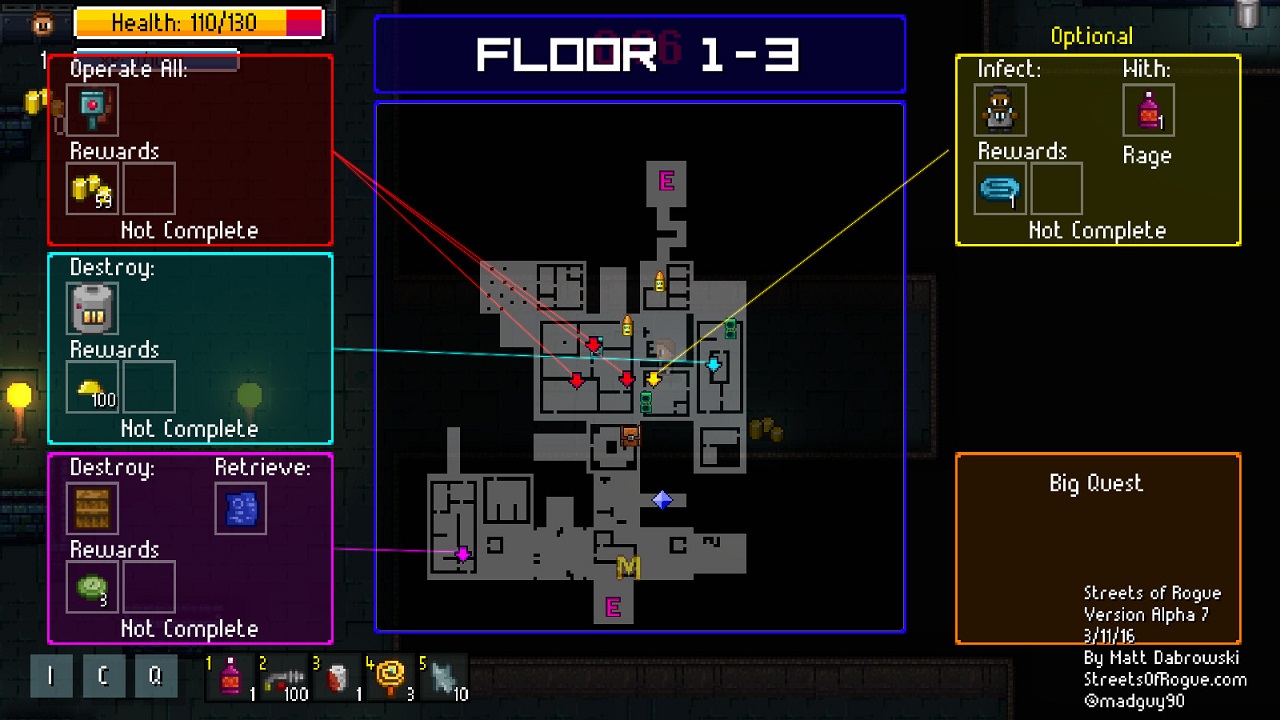Open the Big Quest panel
The image size is (1280, 720).
click(x=1098, y=548)
